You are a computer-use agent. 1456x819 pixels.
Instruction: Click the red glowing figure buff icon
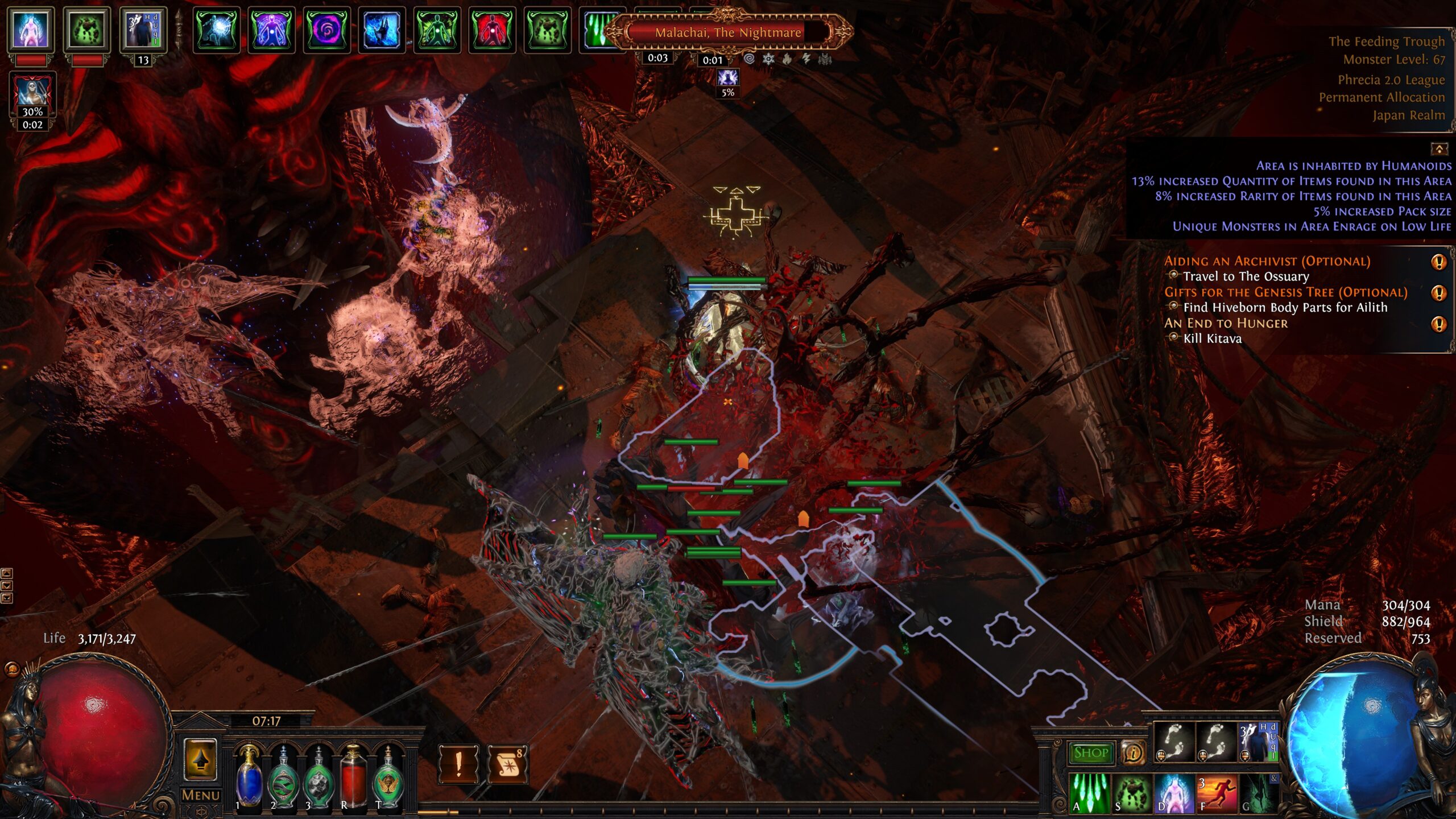pyautogui.click(x=491, y=30)
